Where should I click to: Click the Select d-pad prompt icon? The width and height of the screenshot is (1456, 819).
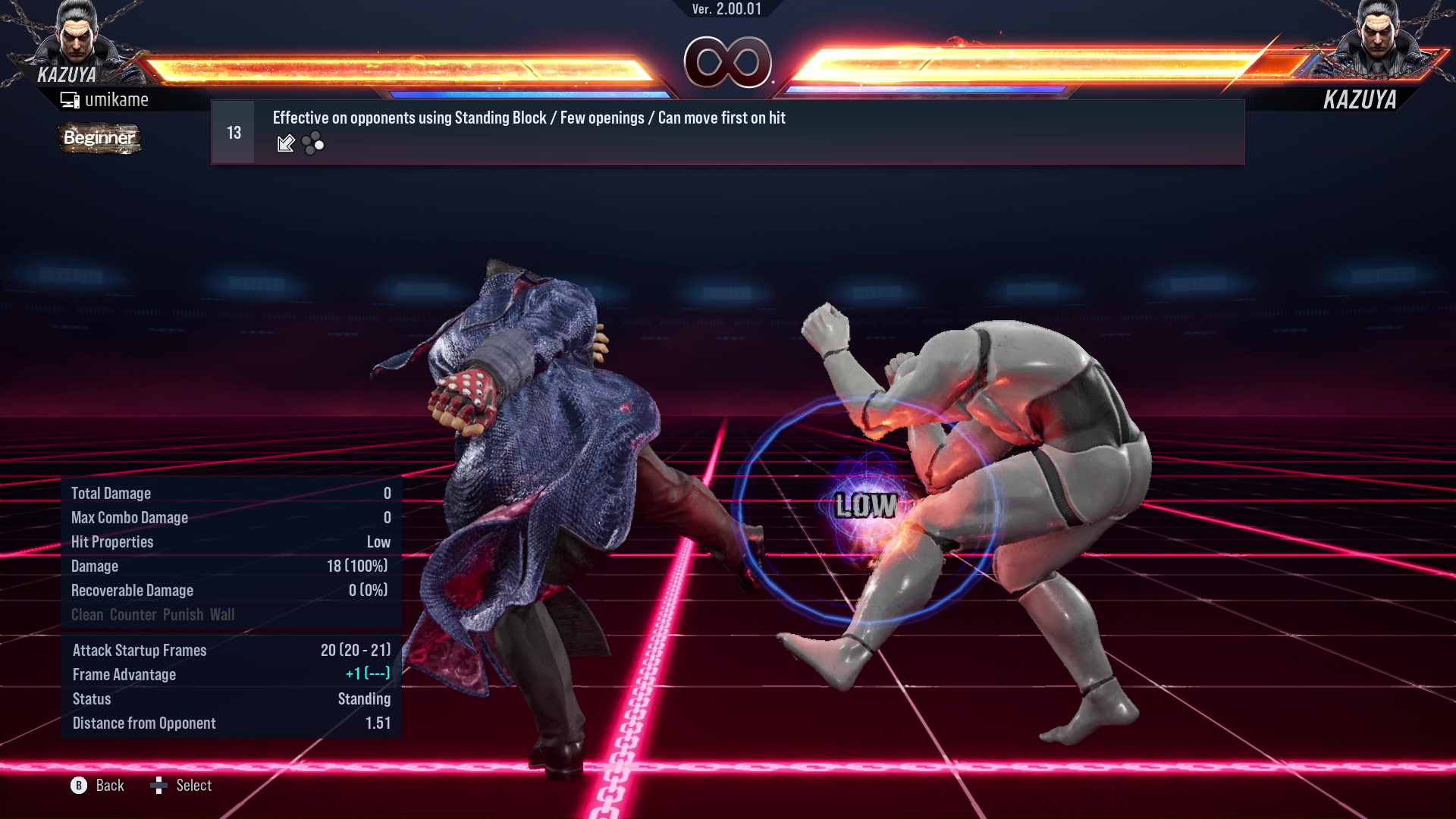tap(160, 785)
